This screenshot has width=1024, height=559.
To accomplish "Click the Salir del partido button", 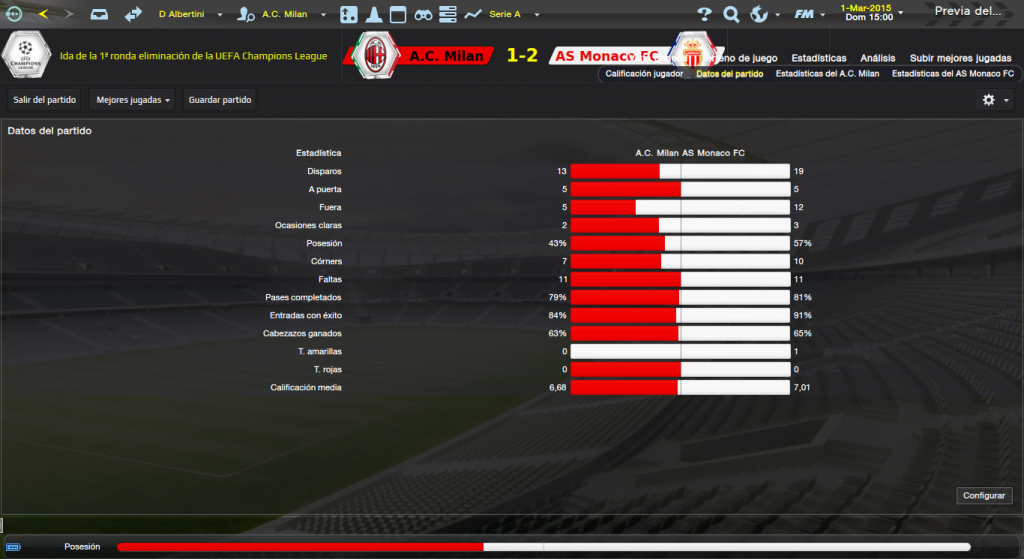I will (43, 100).
